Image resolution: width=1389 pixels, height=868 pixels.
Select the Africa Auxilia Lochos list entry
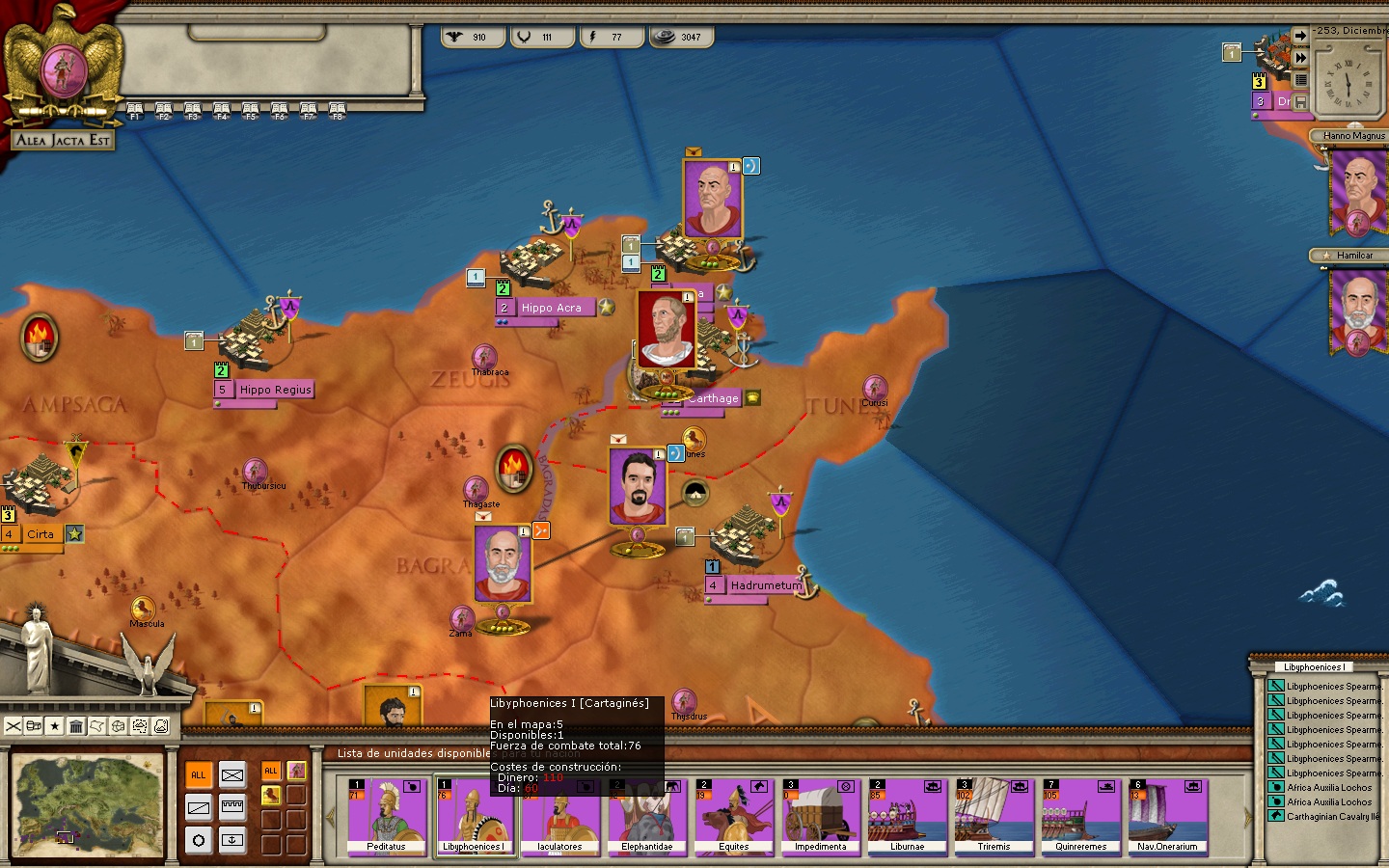point(1328,788)
